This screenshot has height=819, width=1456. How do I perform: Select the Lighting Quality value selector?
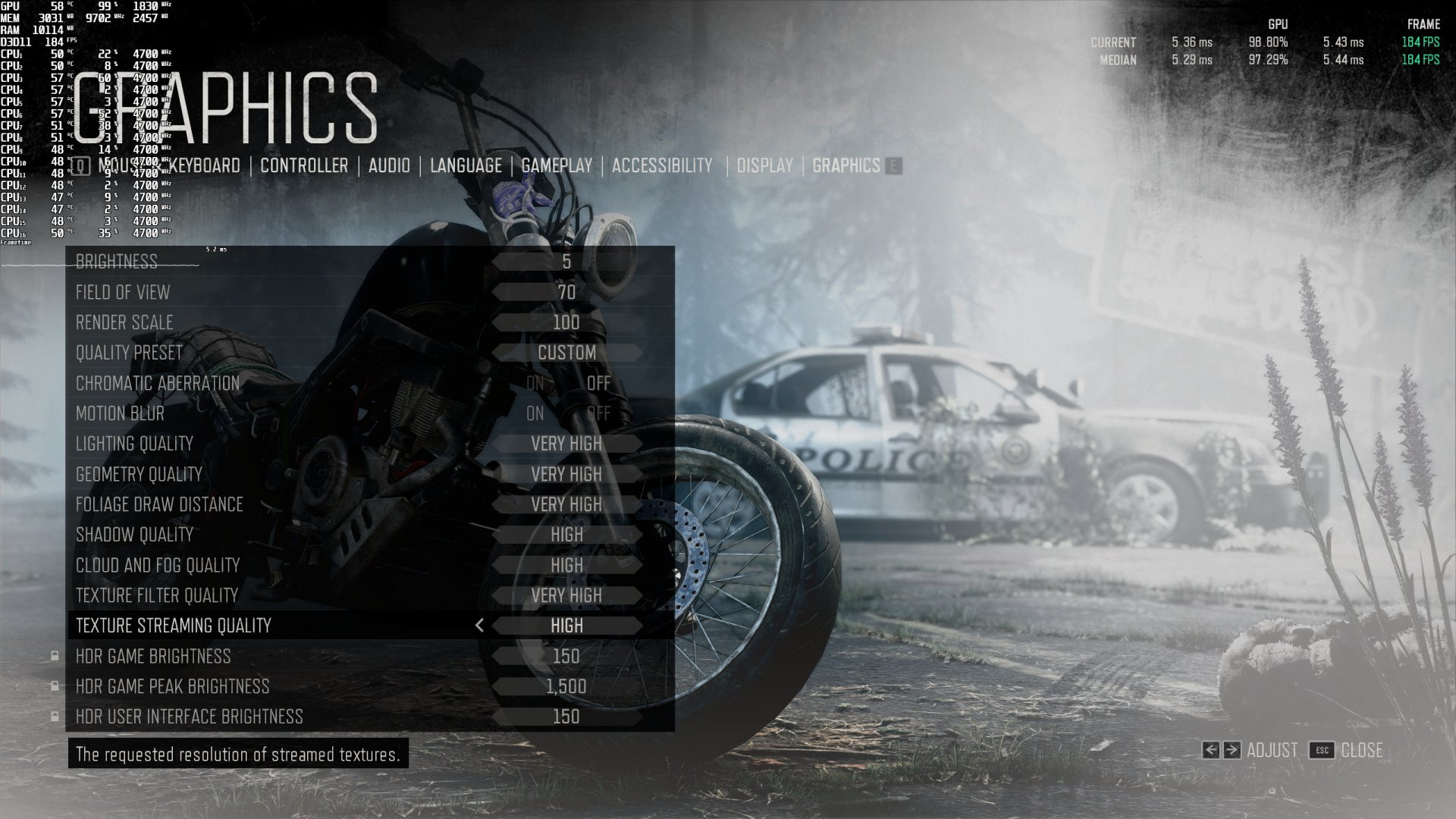click(x=567, y=444)
